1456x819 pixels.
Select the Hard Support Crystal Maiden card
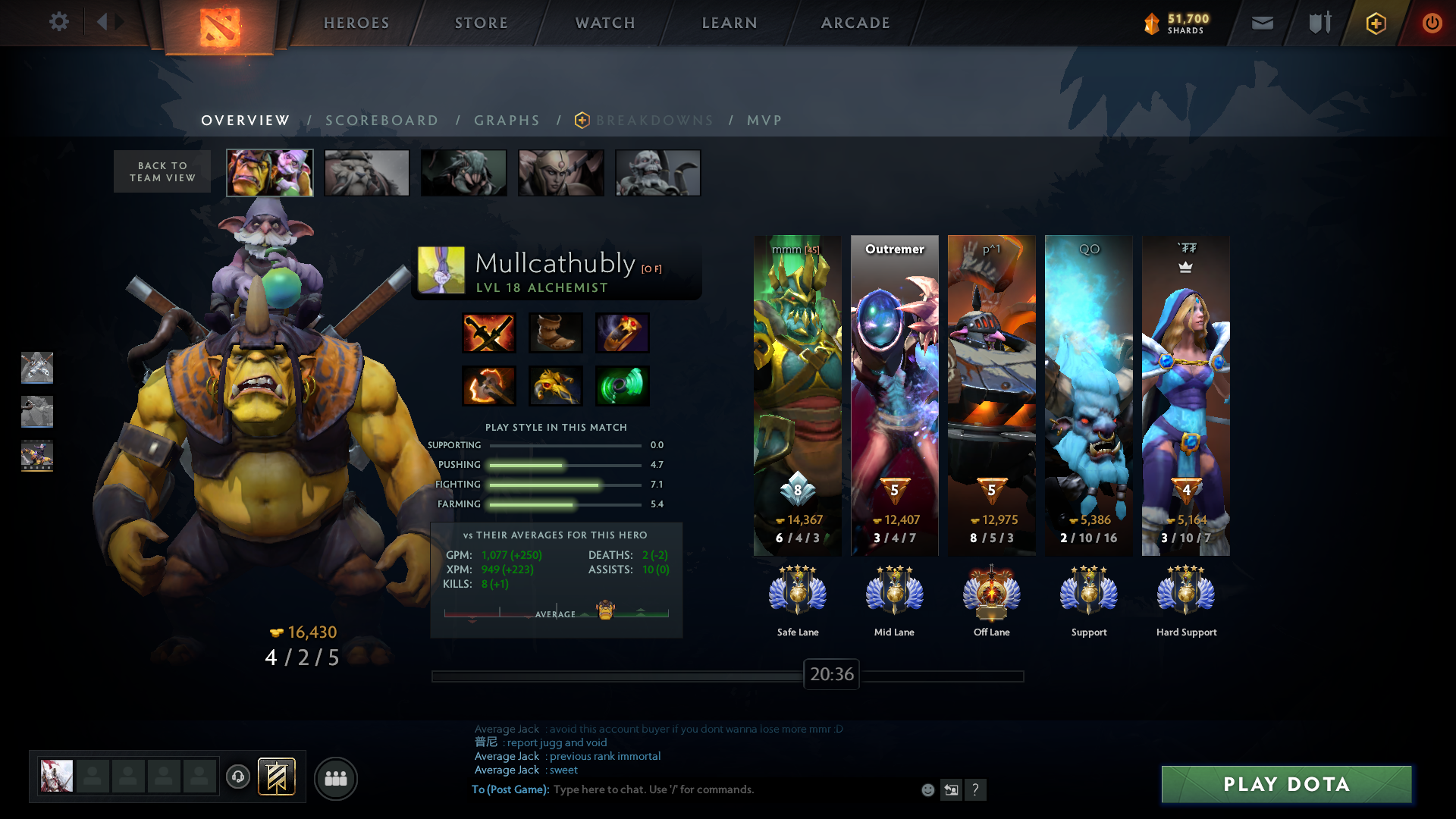1186,394
